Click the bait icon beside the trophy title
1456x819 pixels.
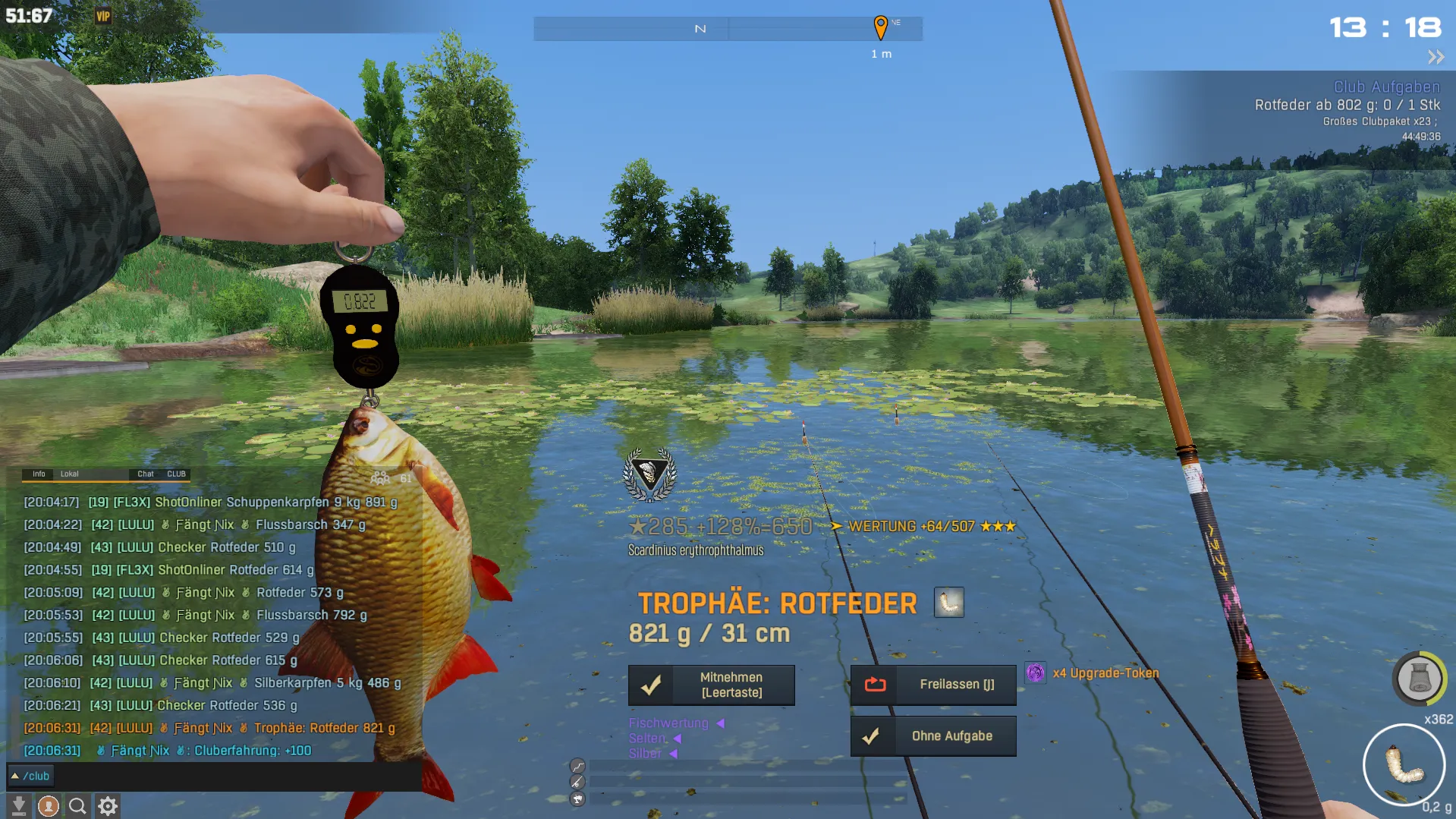948,603
